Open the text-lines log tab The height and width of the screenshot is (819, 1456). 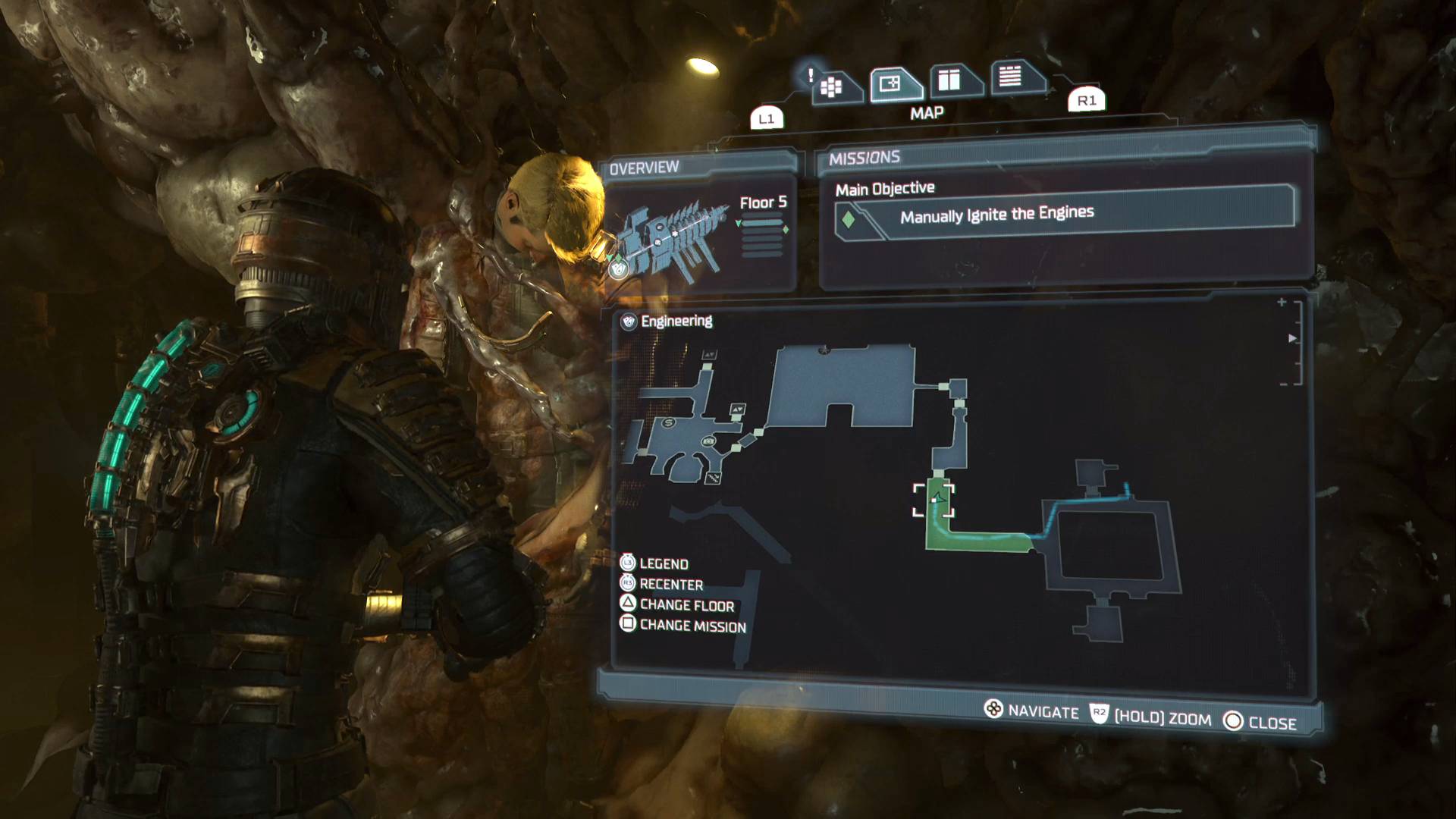click(x=1010, y=76)
